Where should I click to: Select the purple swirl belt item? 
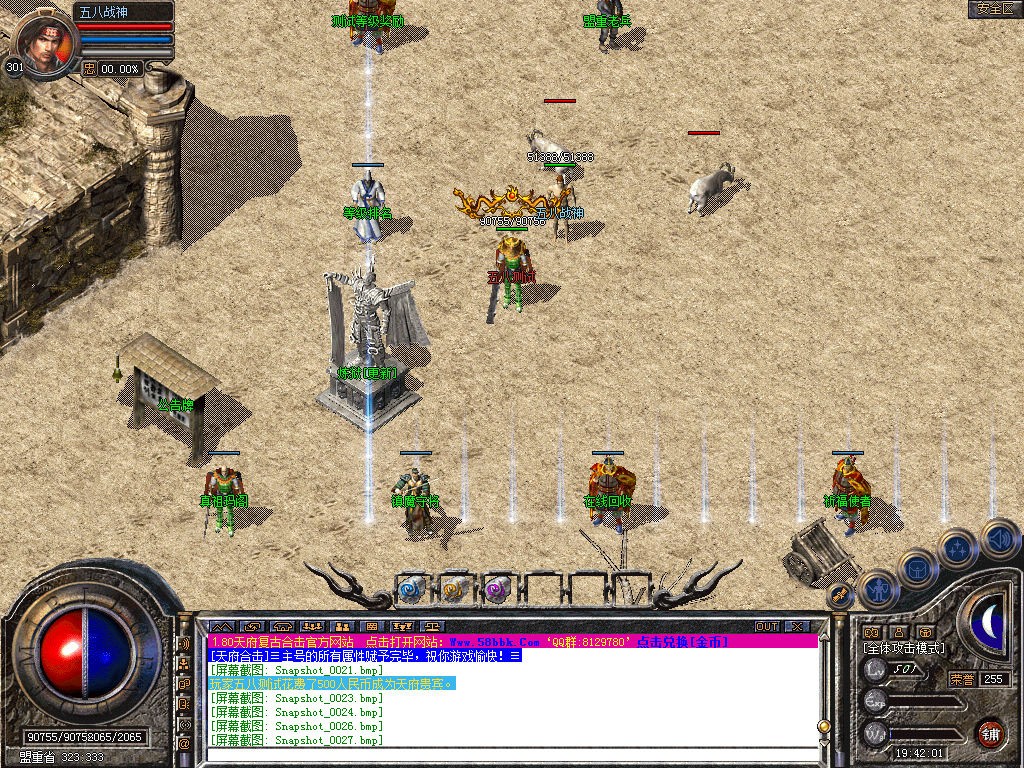[497, 589]
